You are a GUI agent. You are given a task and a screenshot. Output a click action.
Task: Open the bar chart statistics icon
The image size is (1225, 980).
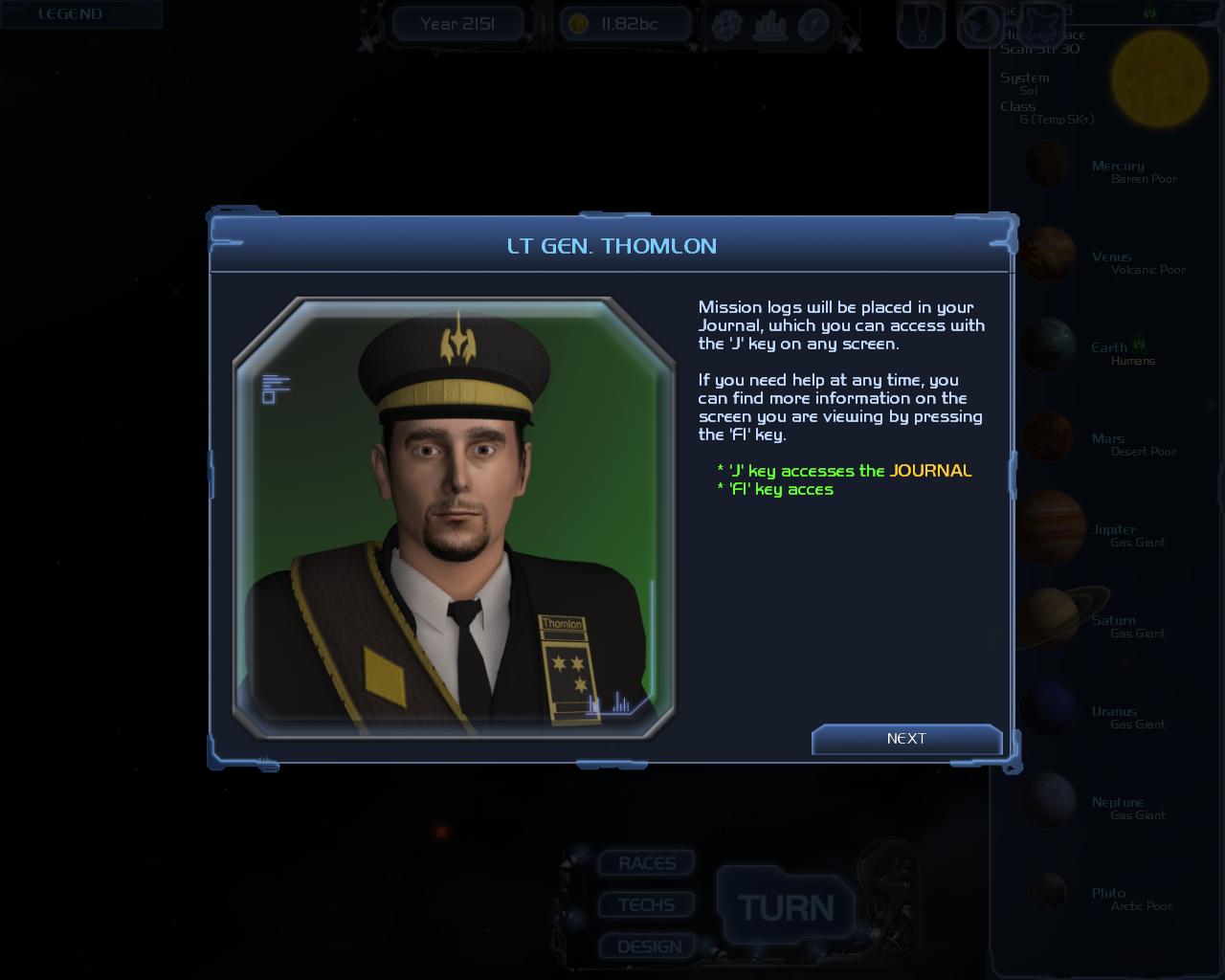(x=769, y=25)
